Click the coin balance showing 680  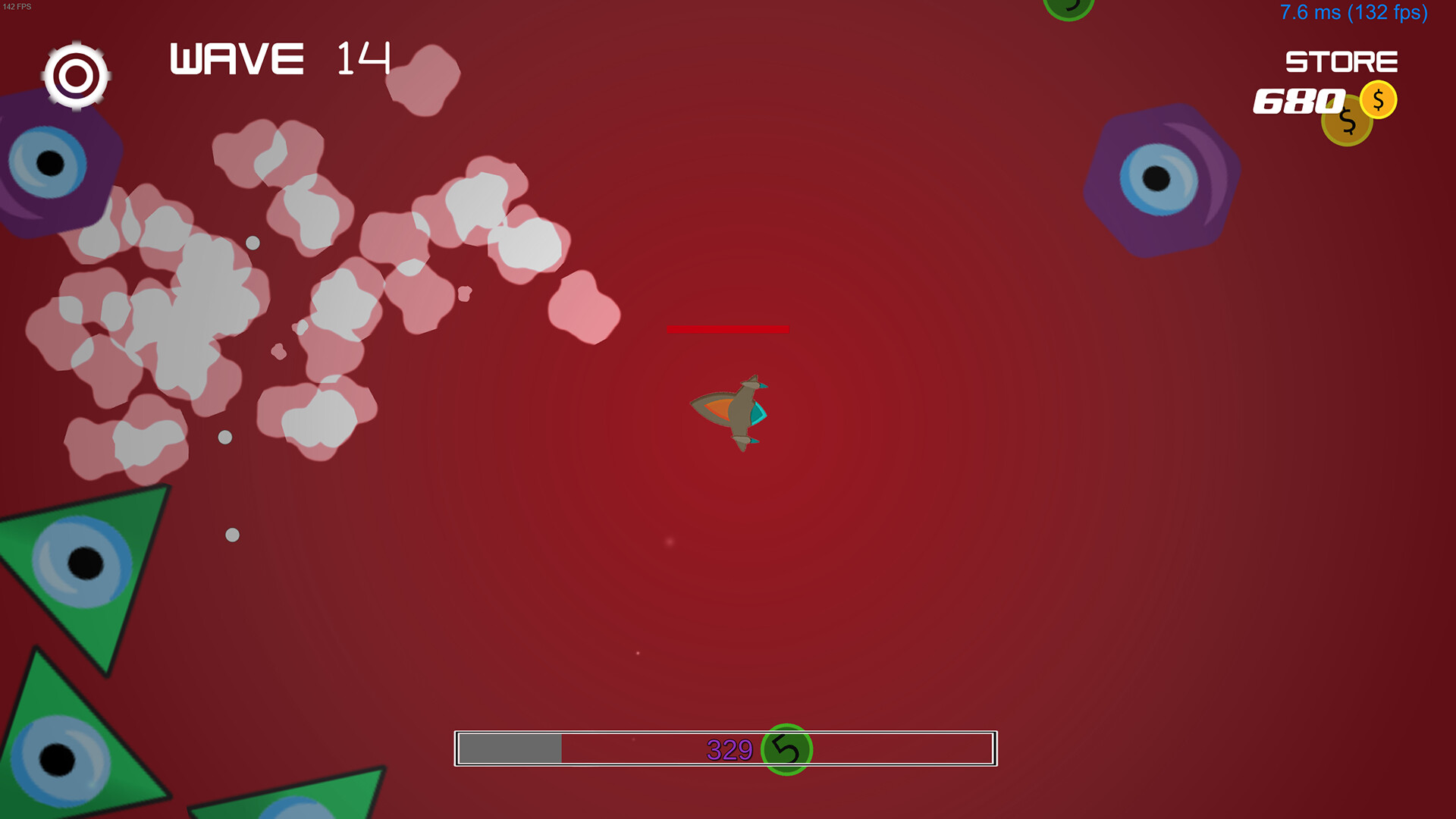1298,101
